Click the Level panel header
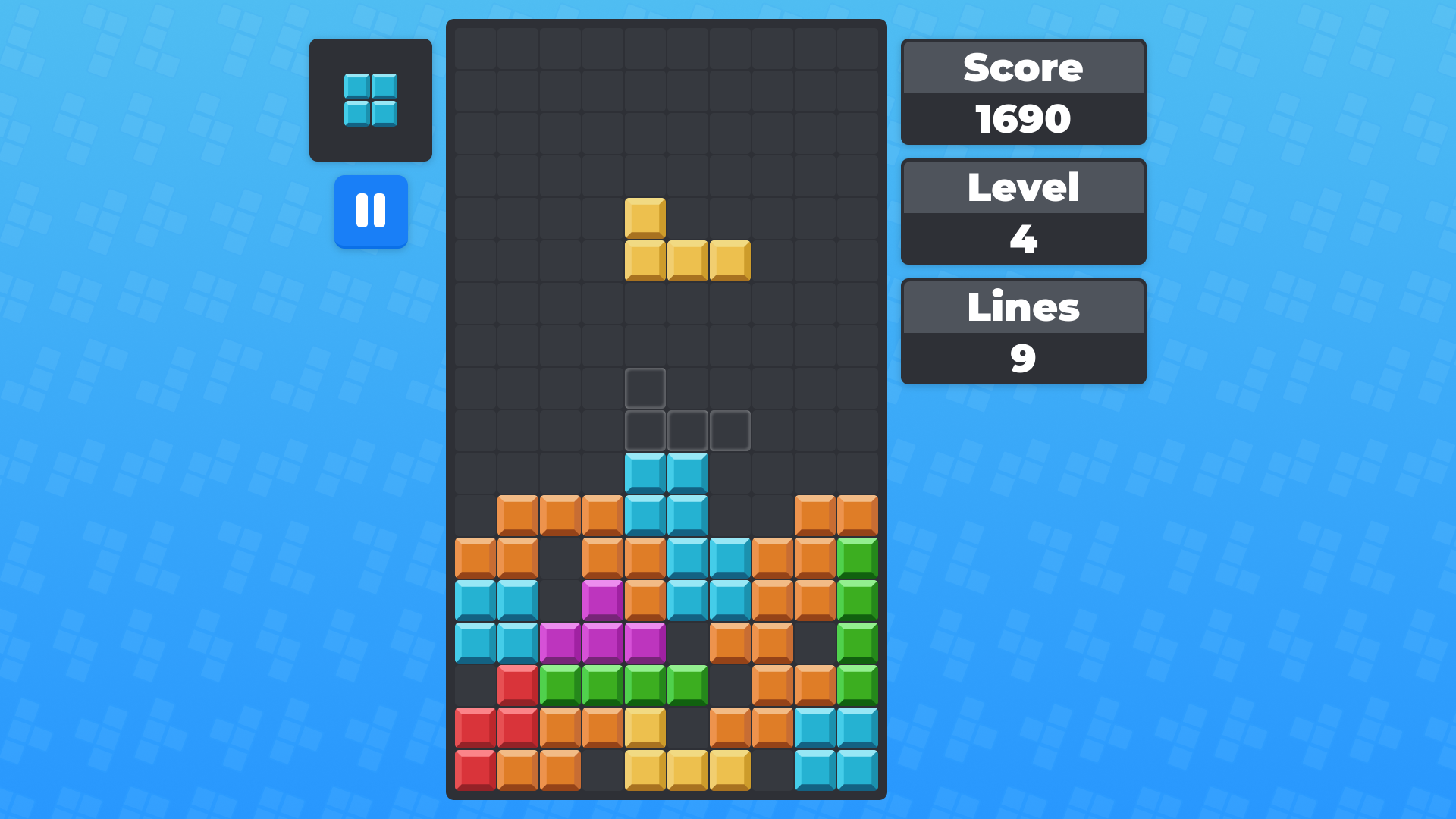The height and width of the screenshot is (819, 1456). coord(1022,187)
